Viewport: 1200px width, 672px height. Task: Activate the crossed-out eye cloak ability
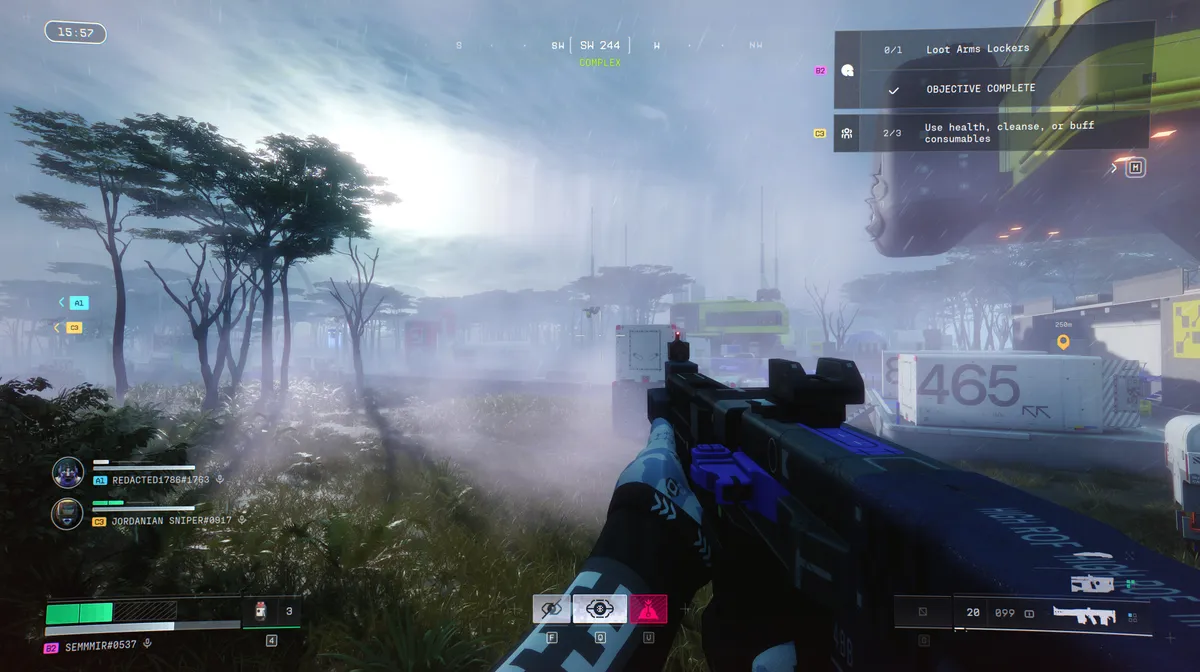[551, 608]
